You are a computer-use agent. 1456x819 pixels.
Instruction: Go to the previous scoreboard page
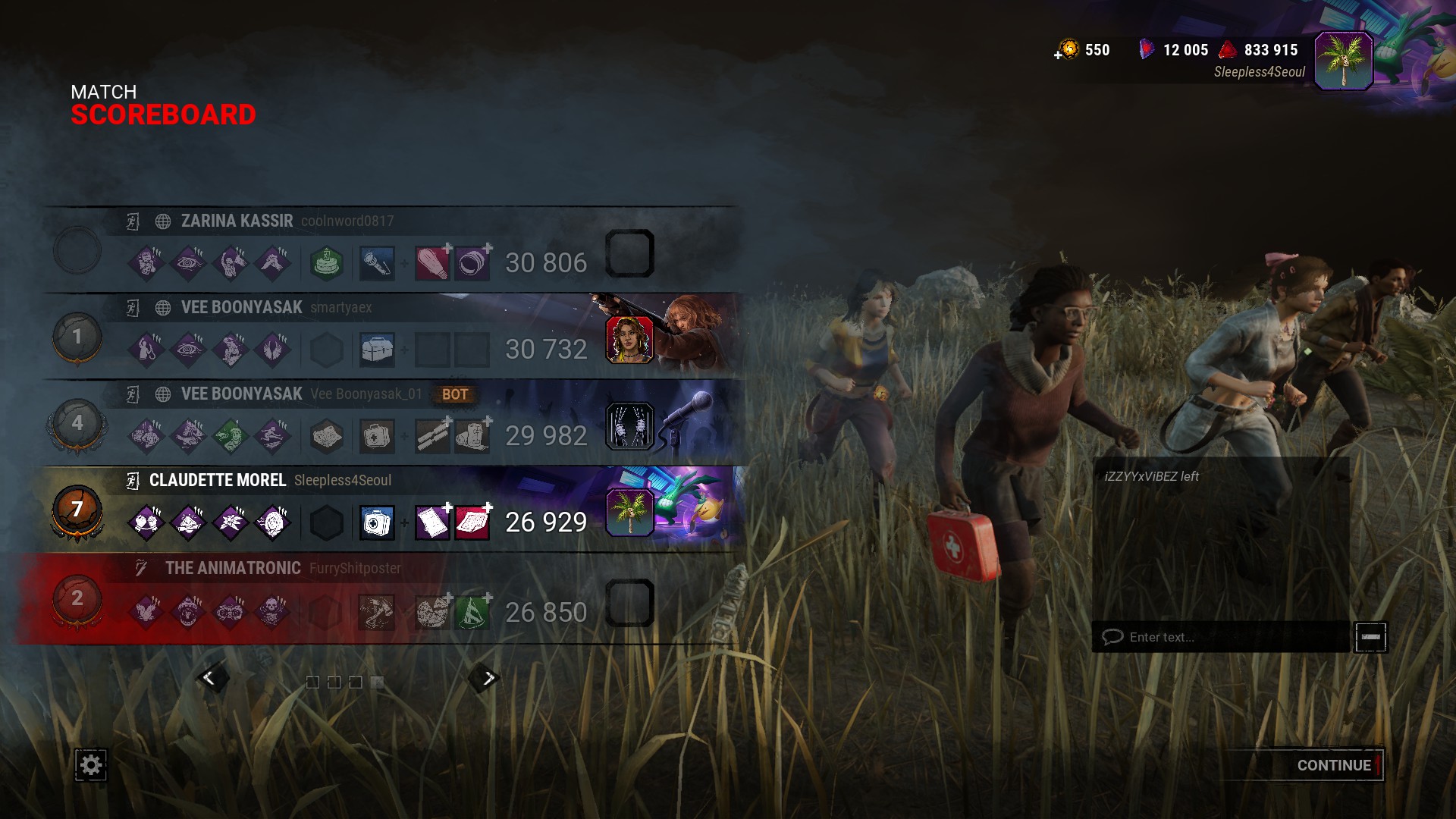(209, 678)
